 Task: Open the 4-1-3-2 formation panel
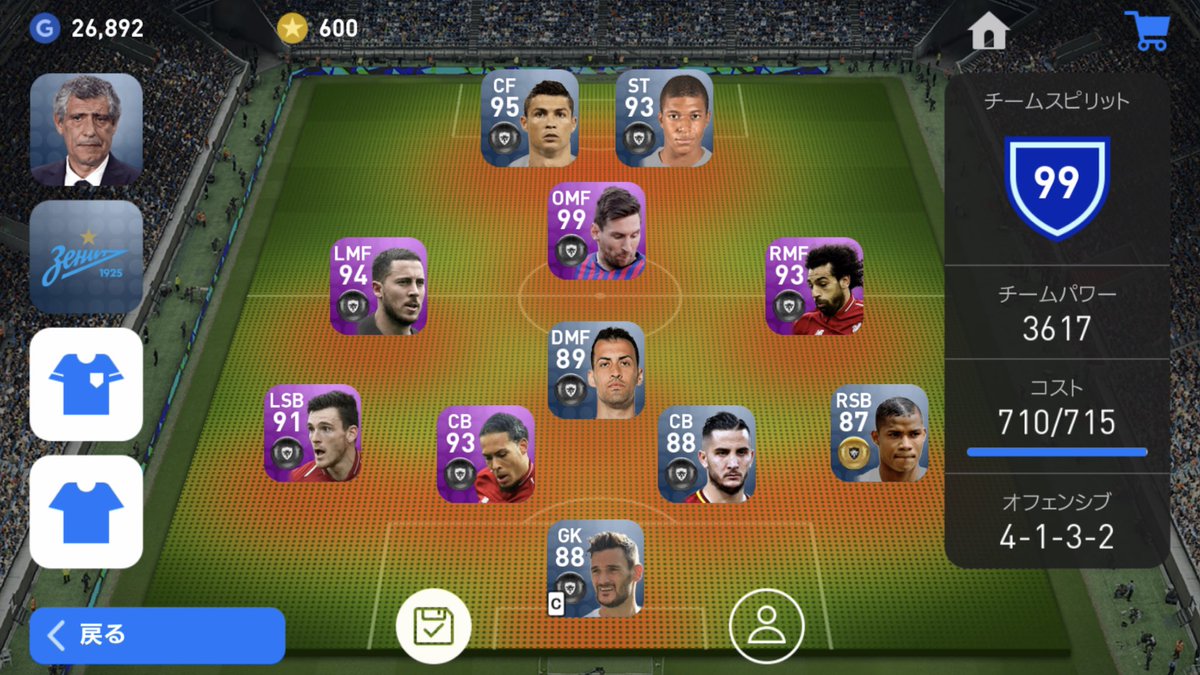[1057, 522]
